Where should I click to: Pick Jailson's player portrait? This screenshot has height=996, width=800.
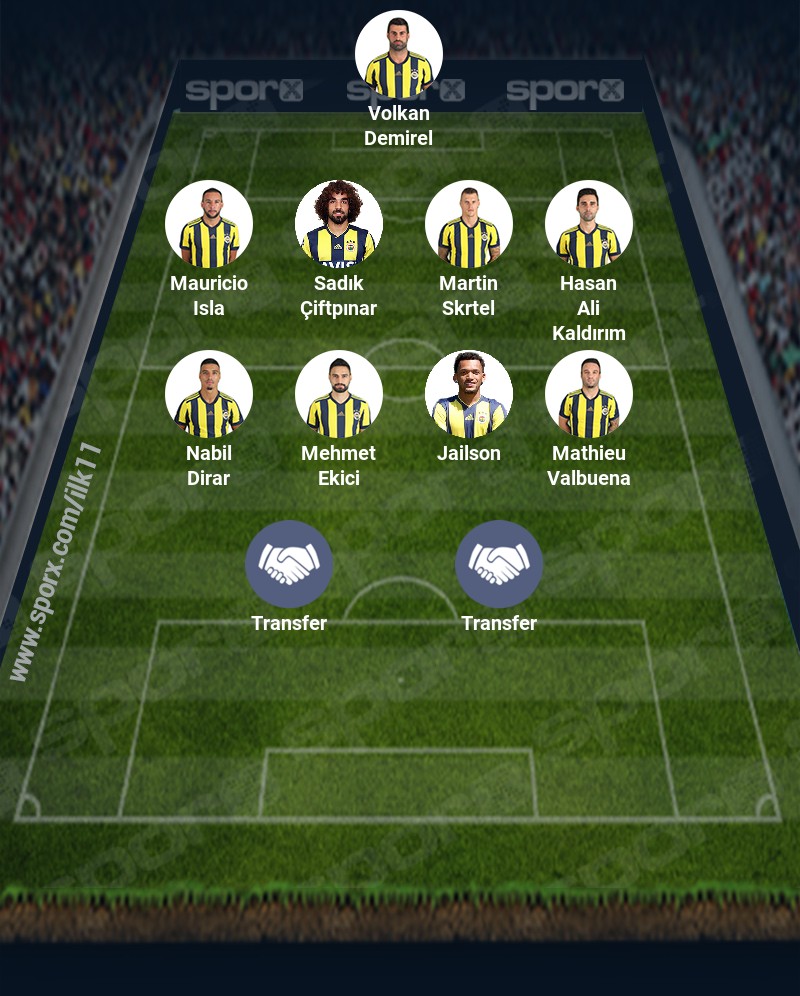point(469,394)
